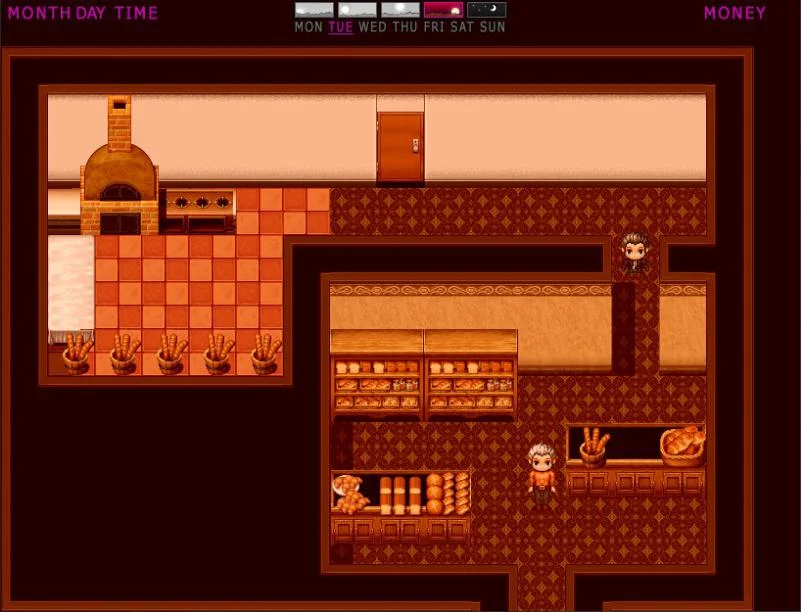The image size is (801, 612).
Task: Click the MON day label
Action: [308, 27]
